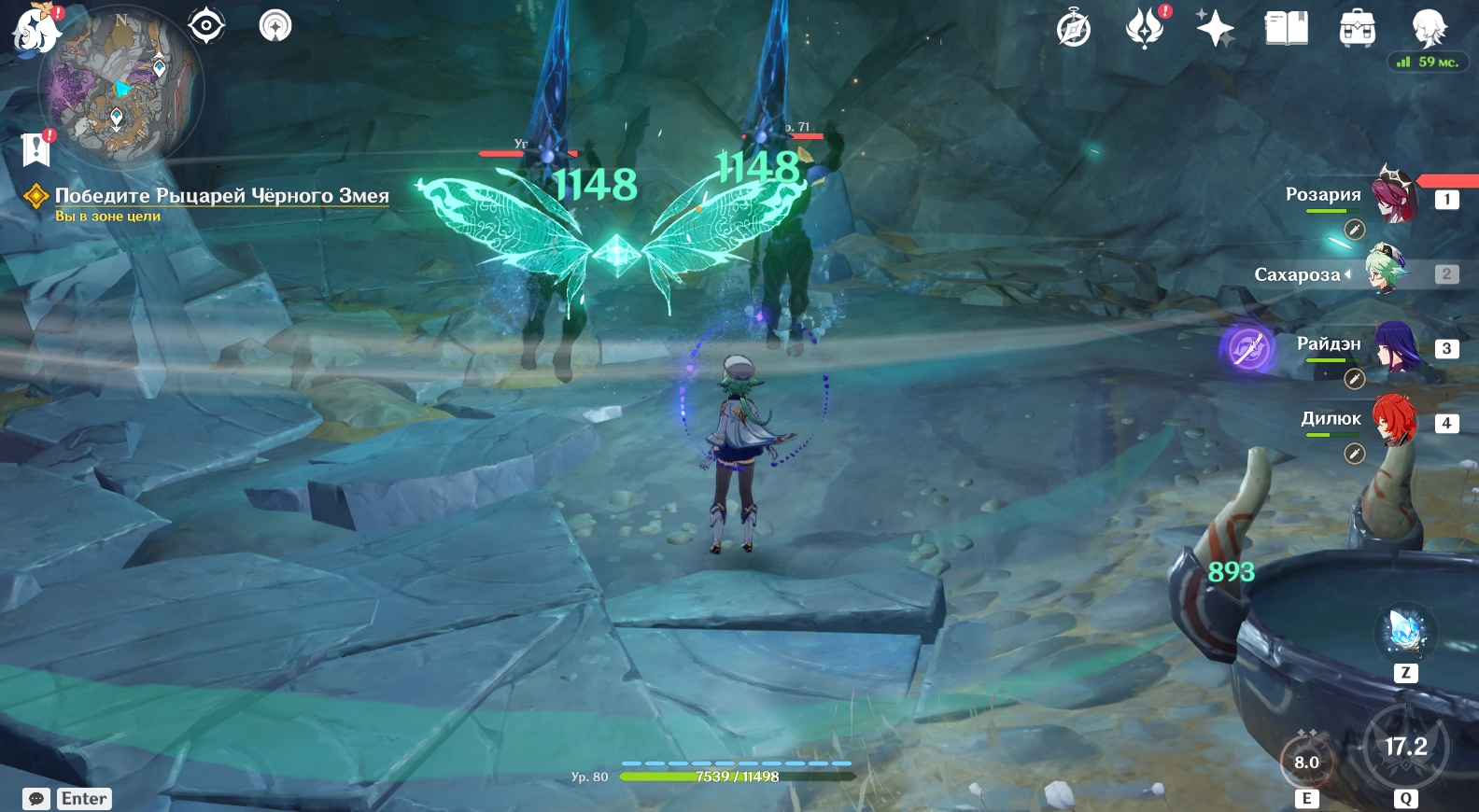Click the wind glider circular icon
Image resolution: width=1479 pixels, height=812 pixels.
tap(275, 25)
